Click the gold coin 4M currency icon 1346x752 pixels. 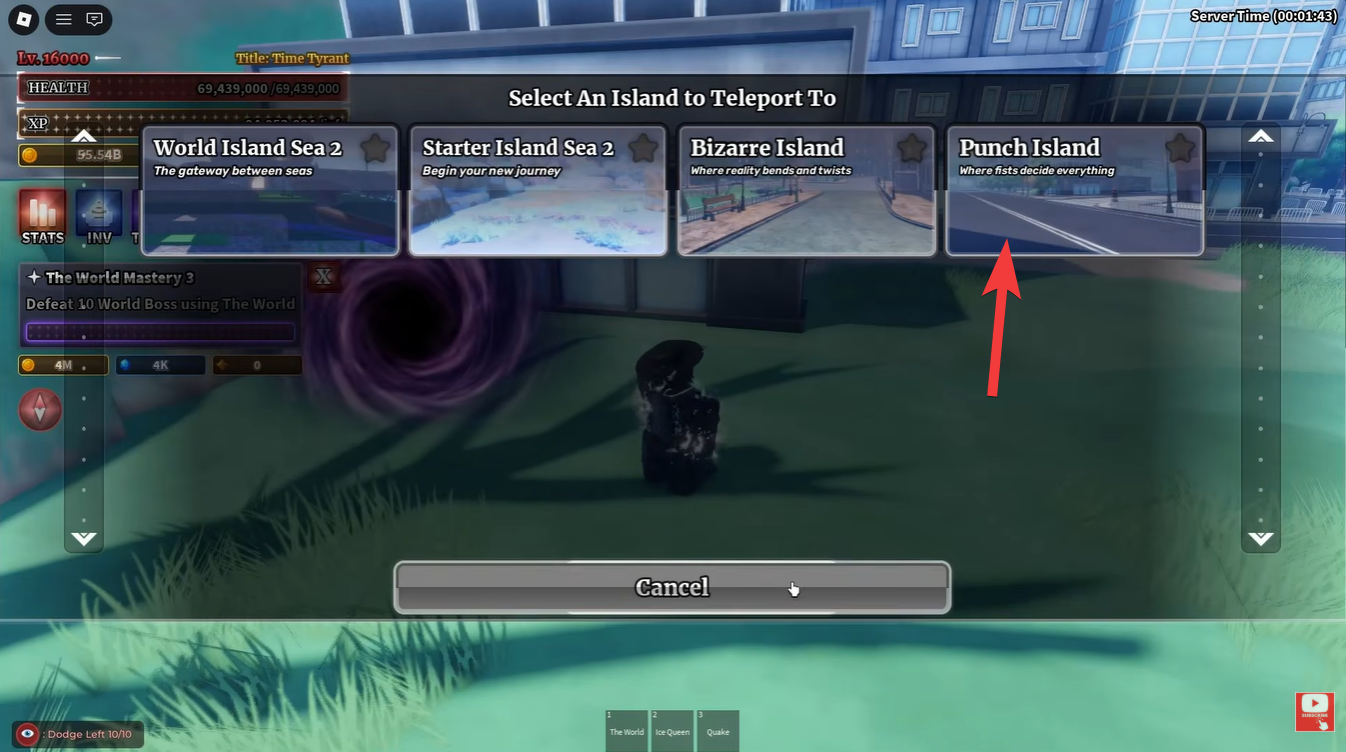[x=29, y=364]
